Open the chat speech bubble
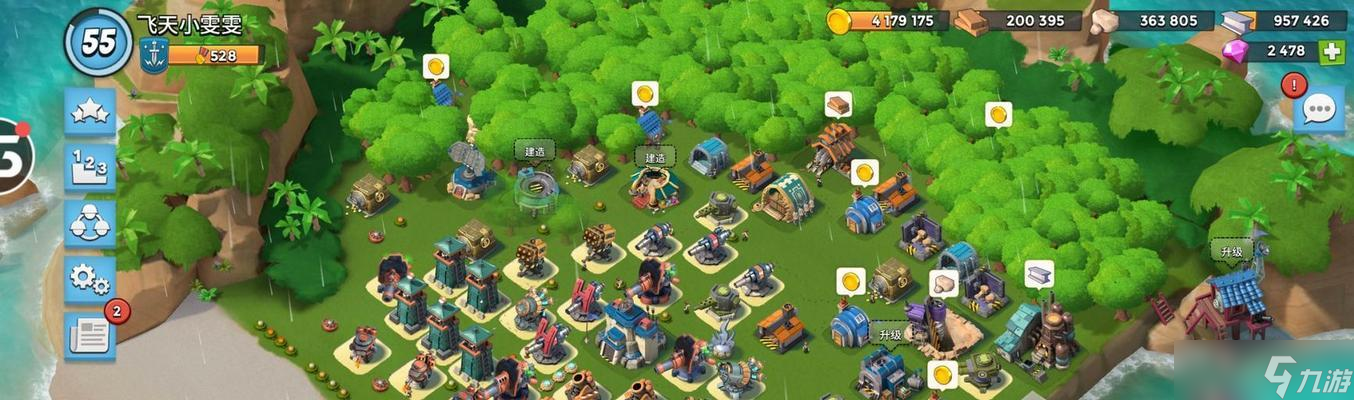This screenshot has width=1354, height=400. pyautogui.click(x=1318, y=110)
